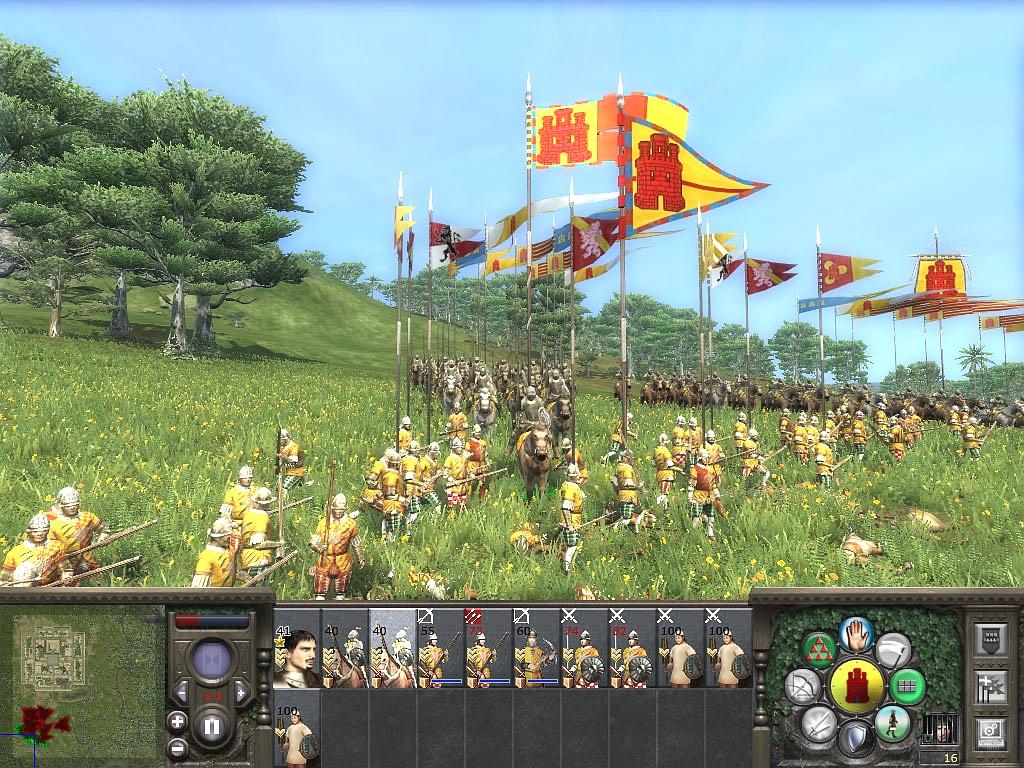Select the shielded infantry card numbered 74
This screenshot has width=1024, height=768.
click(584, 648)
